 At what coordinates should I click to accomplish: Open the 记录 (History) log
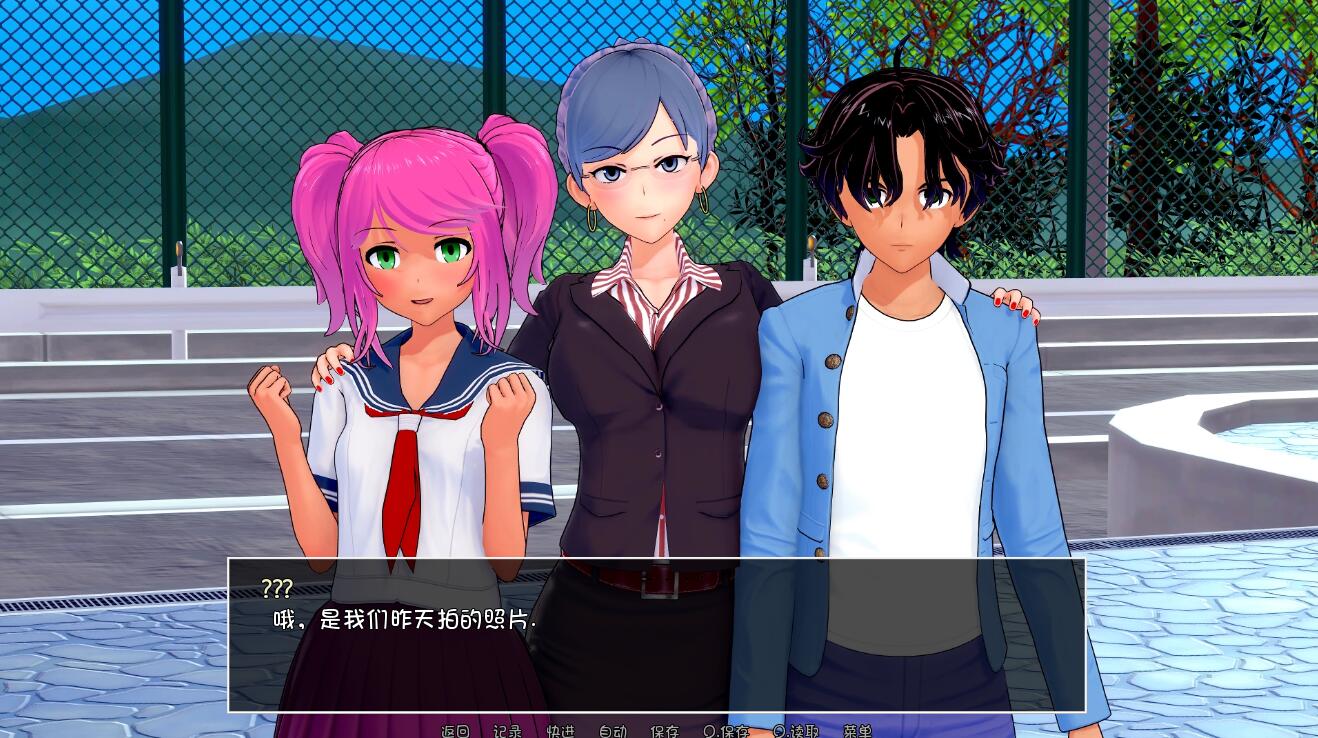507,731
